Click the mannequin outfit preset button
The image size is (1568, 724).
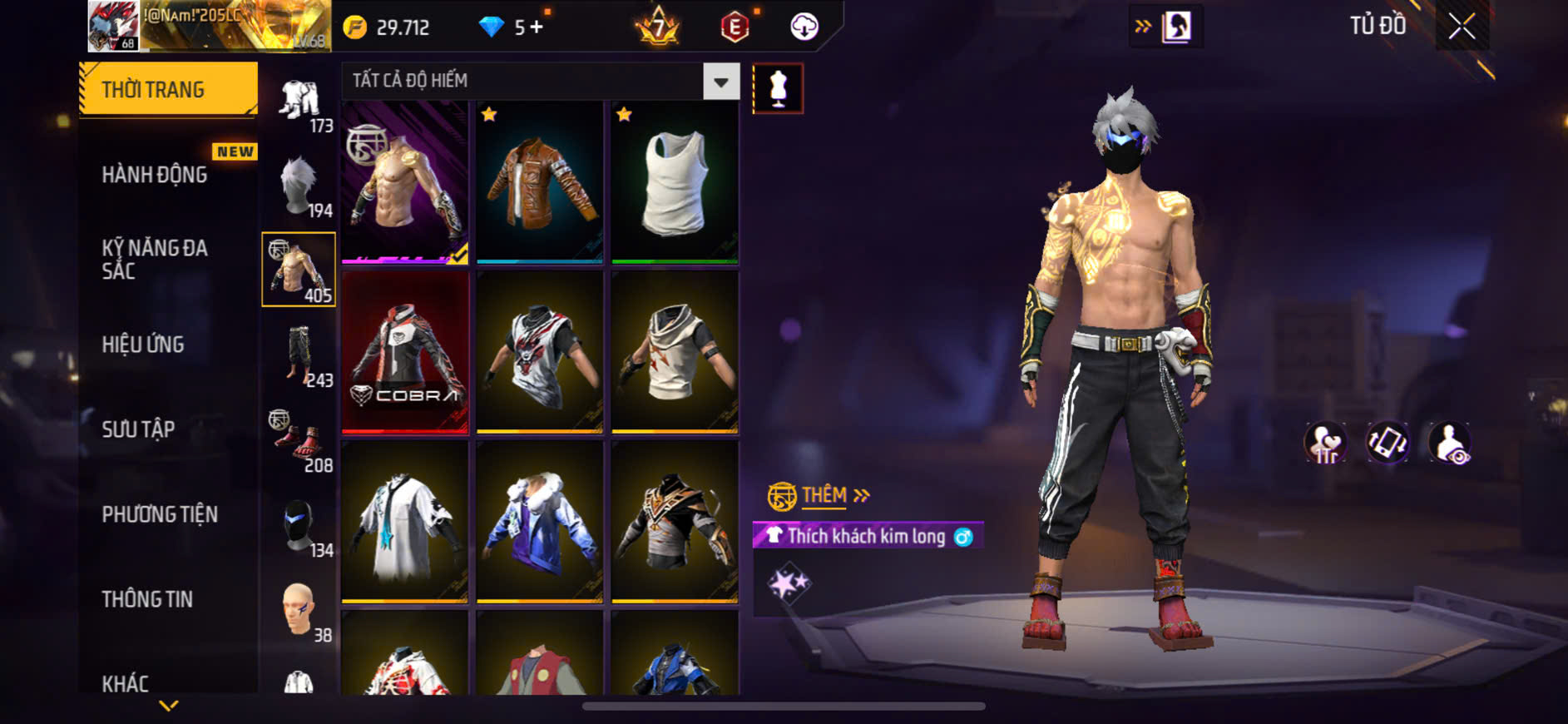[x=778, y=88]
